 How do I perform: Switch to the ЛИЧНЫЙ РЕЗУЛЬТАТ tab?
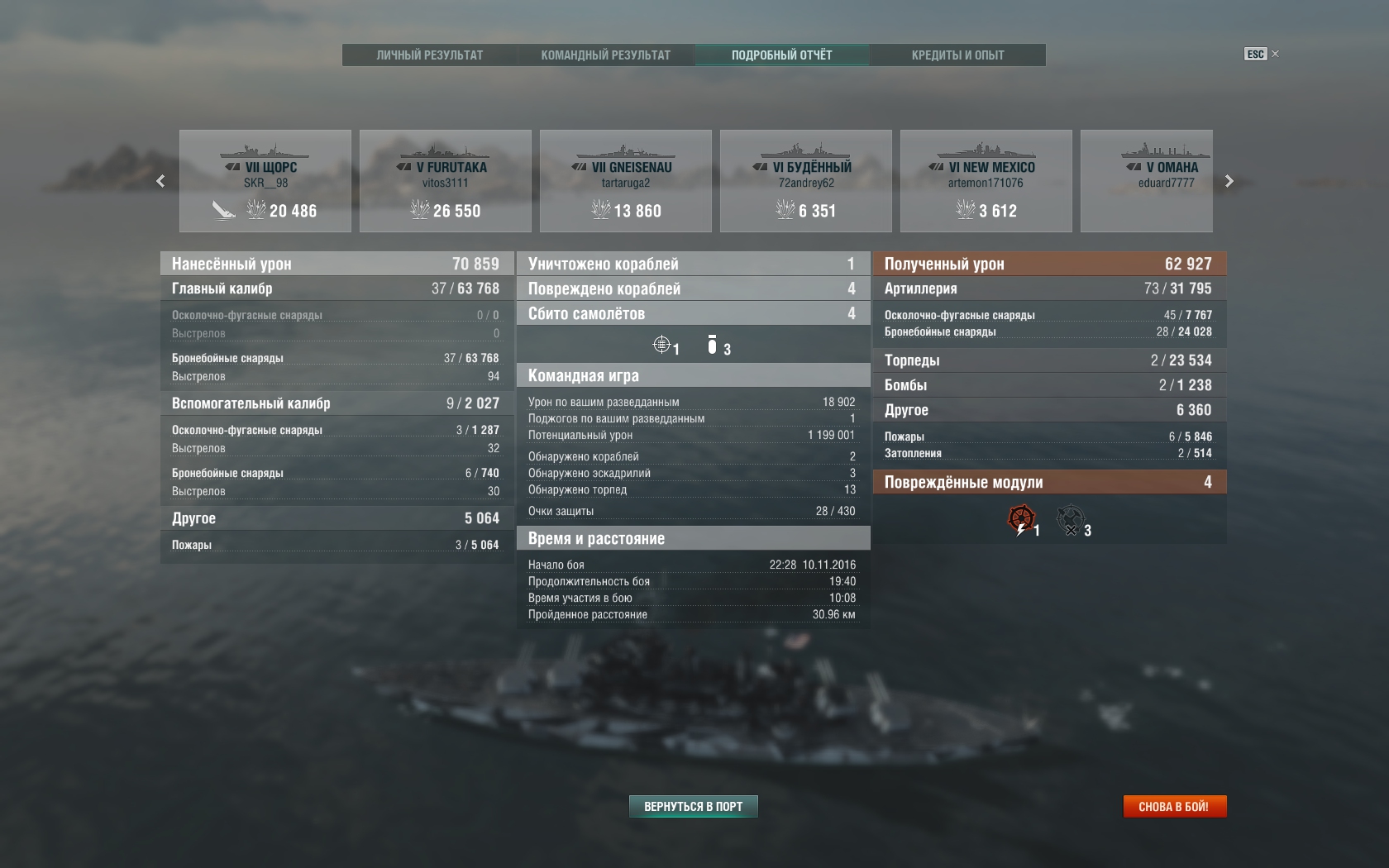pyautogui.click(x=430, y=55)
